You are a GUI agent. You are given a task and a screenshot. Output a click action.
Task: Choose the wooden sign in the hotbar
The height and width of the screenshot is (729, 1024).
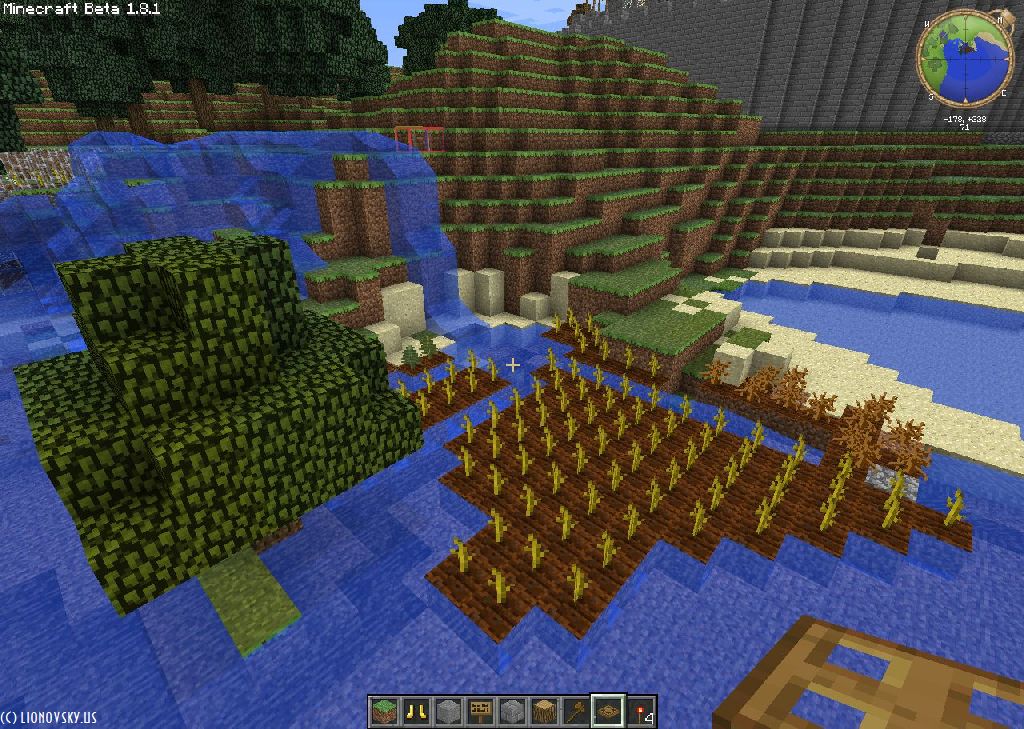[x=480, y=711]
